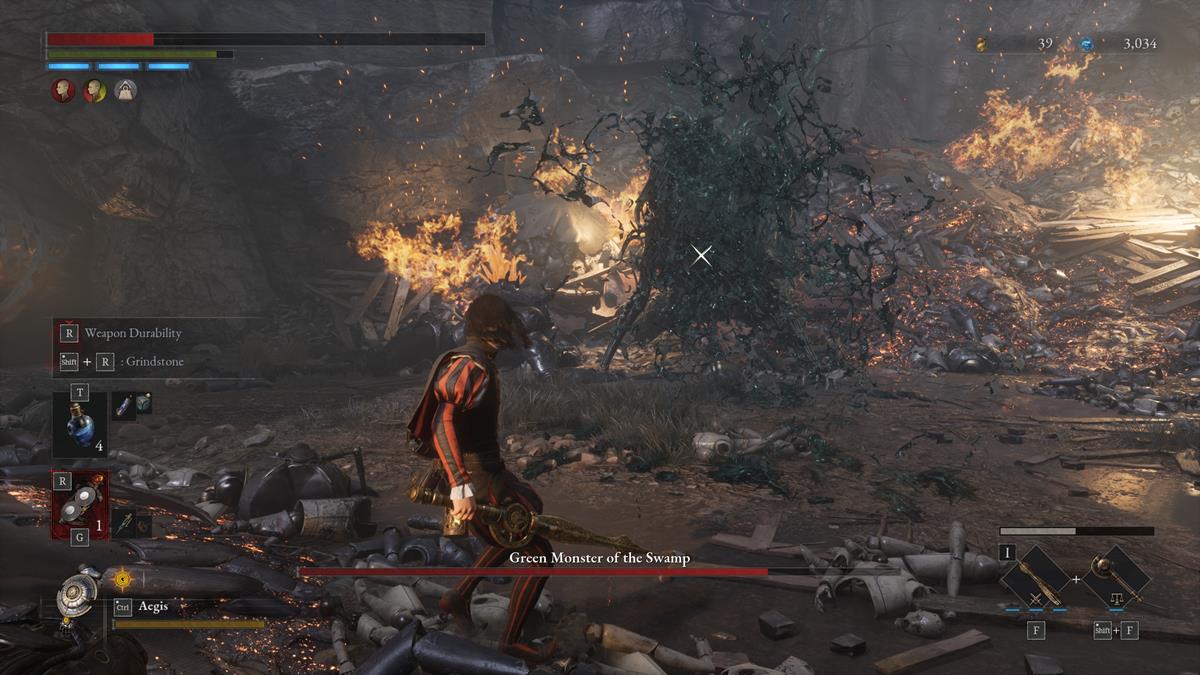Viewport: 1200px width, 675px height.
Task: Click the gold coin currency icon
Action: click(981, 44)
